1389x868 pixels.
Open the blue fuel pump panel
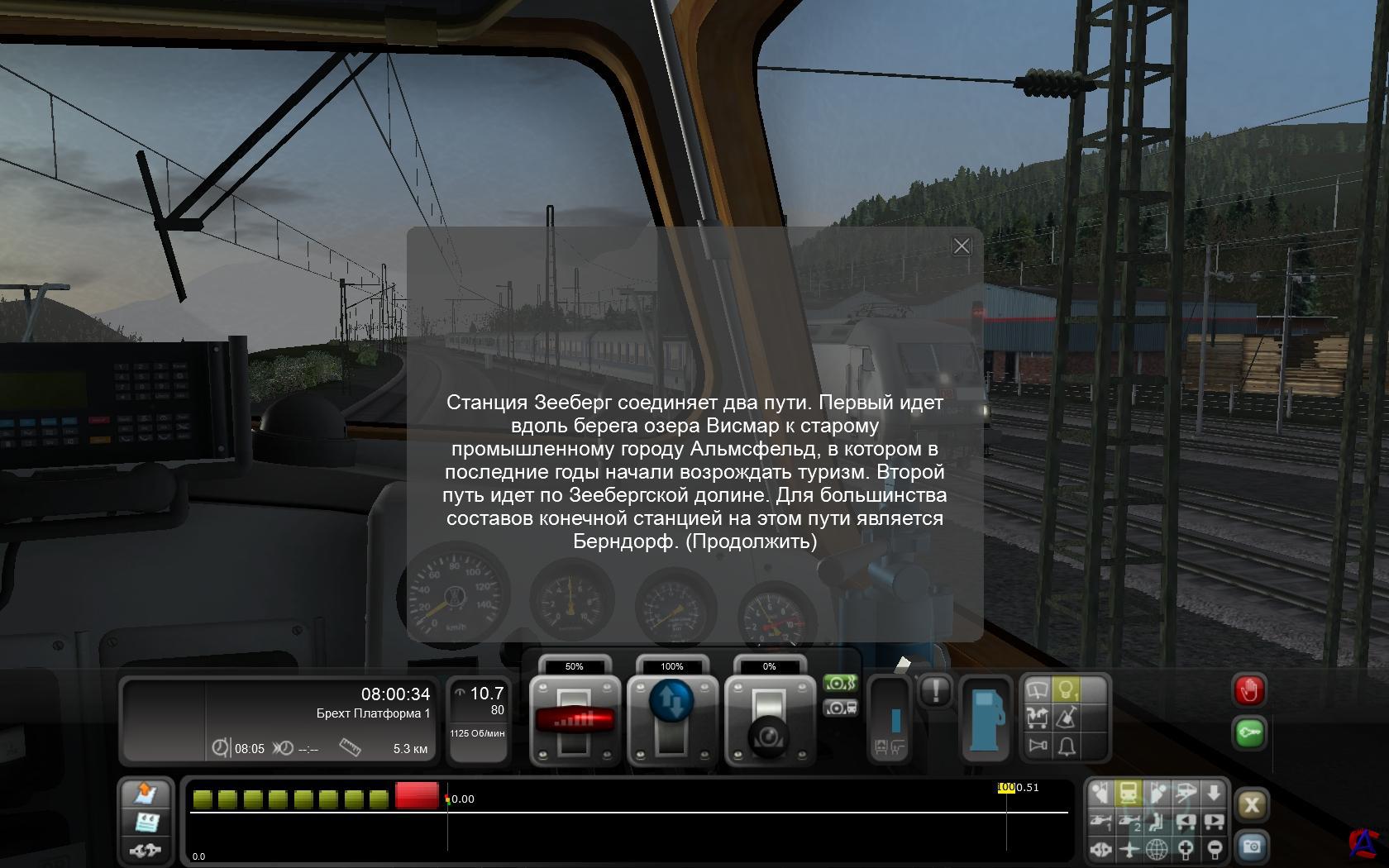(x=986, y=718)
